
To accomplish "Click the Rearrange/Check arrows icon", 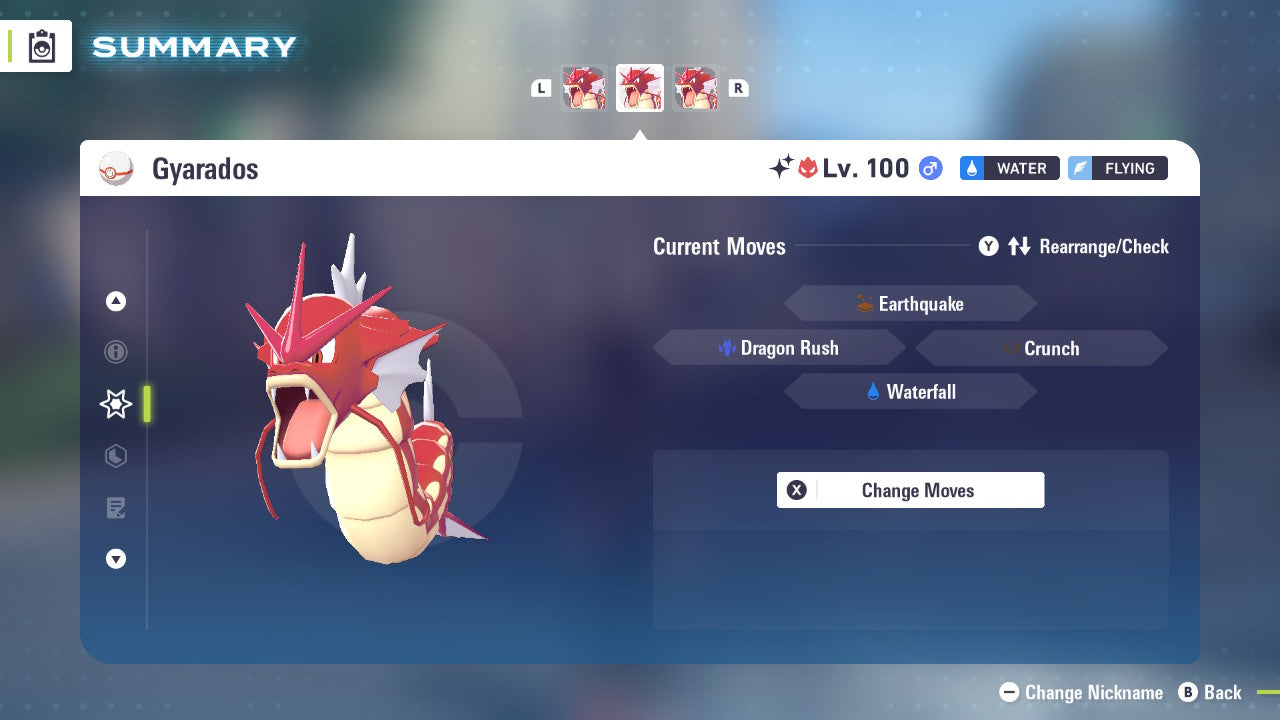I will click(1018, 246).
